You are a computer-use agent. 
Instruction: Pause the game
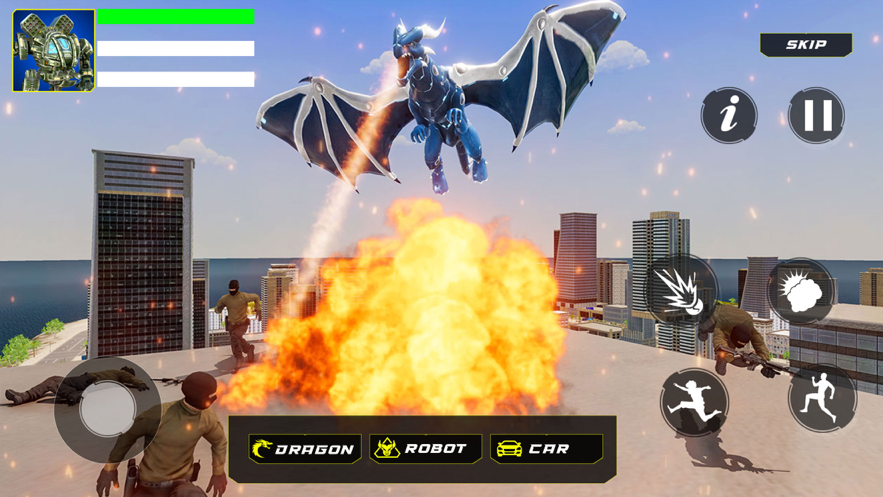pyautogui.click(x=817, y=116)
